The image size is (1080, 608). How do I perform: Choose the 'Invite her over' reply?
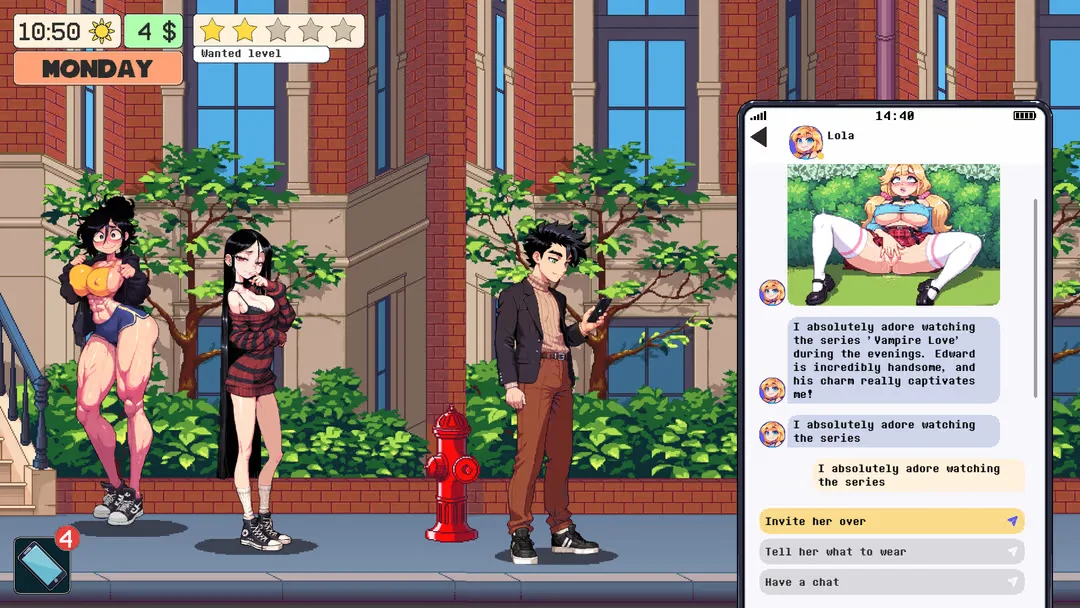pyautogui.click(x=891, y=521)
